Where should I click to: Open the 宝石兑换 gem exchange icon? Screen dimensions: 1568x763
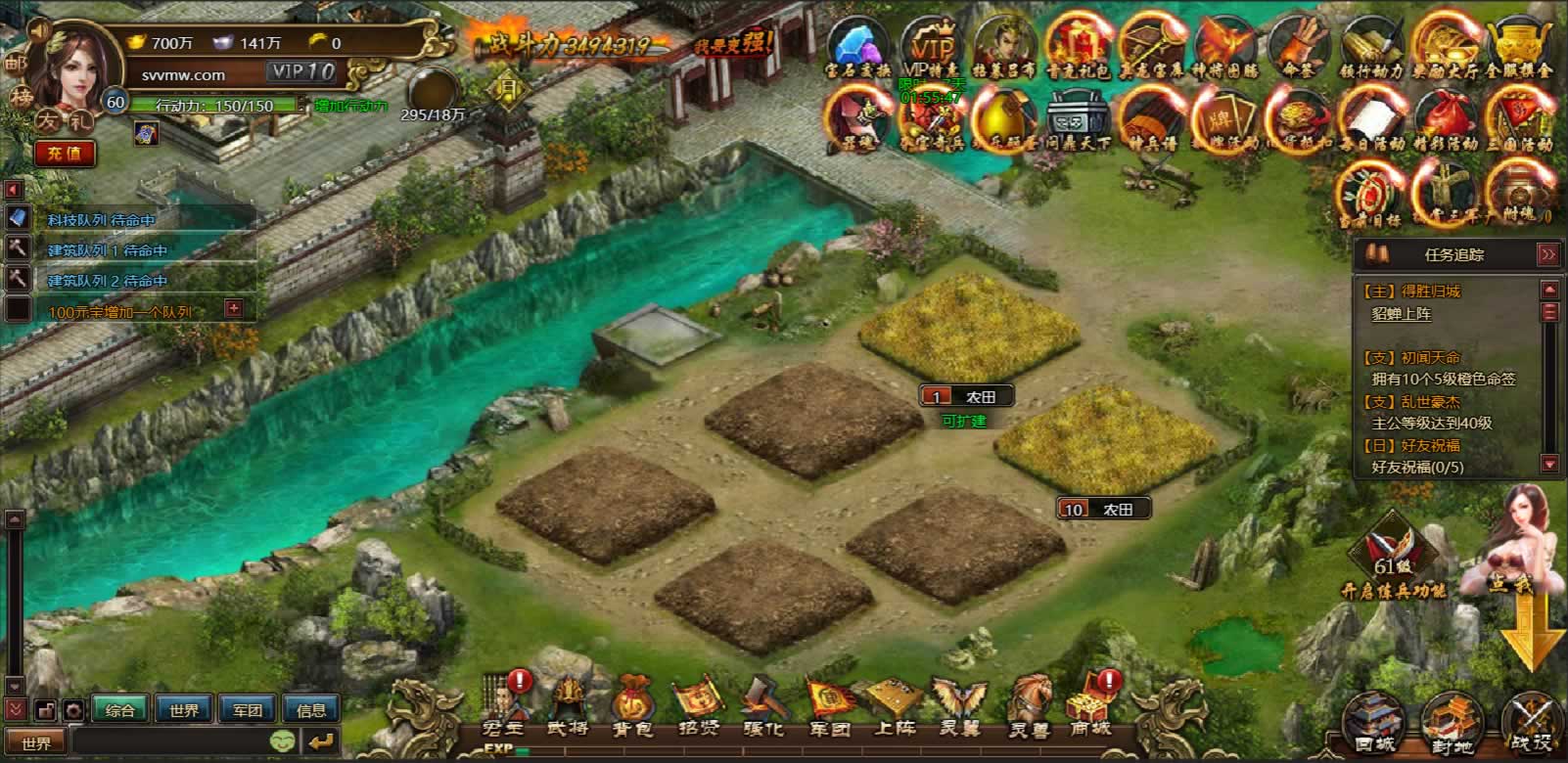pyautogui.click(x=857, y=51)
